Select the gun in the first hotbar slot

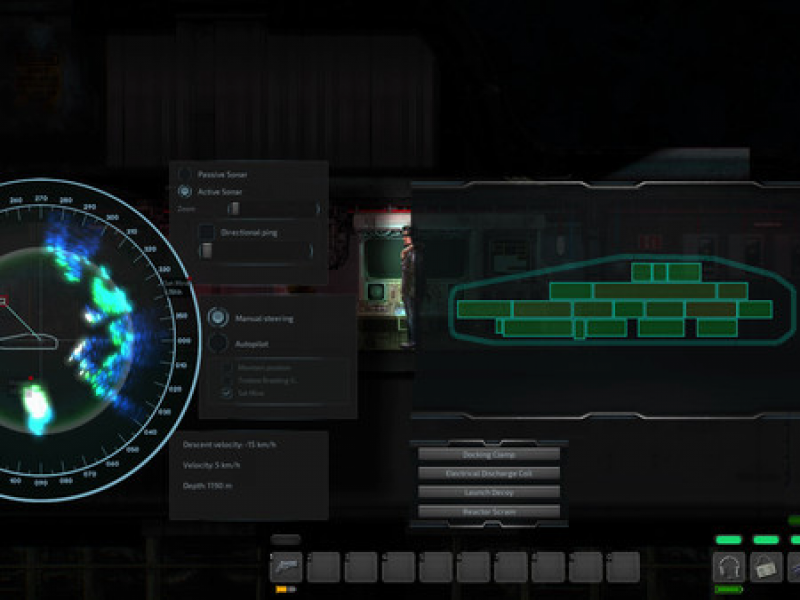pos(287,567)
